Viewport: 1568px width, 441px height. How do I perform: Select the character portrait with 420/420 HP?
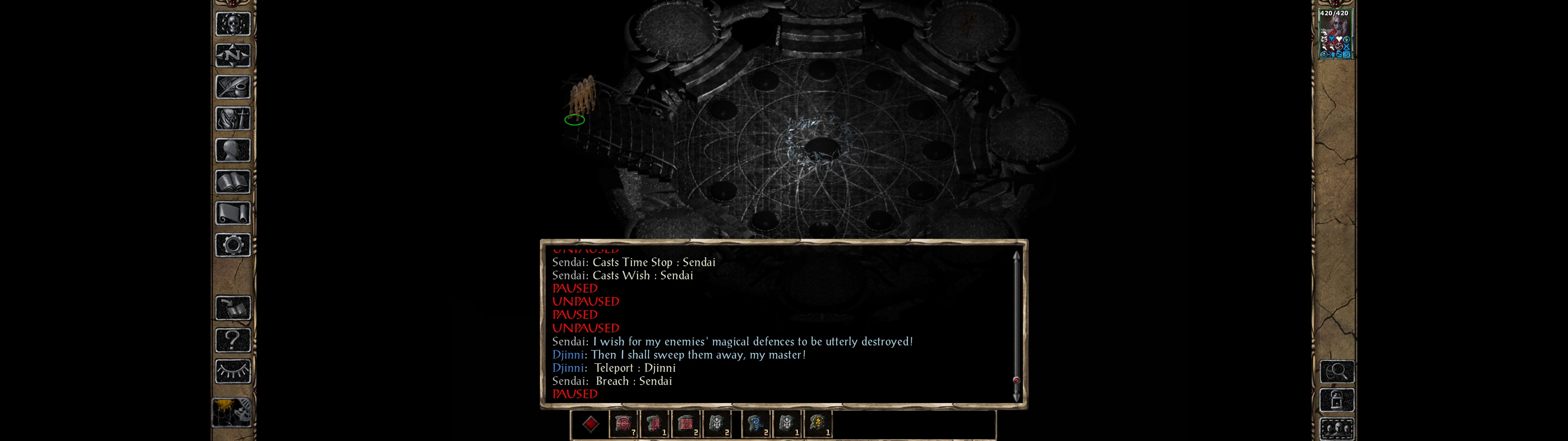pos(1334,34)
